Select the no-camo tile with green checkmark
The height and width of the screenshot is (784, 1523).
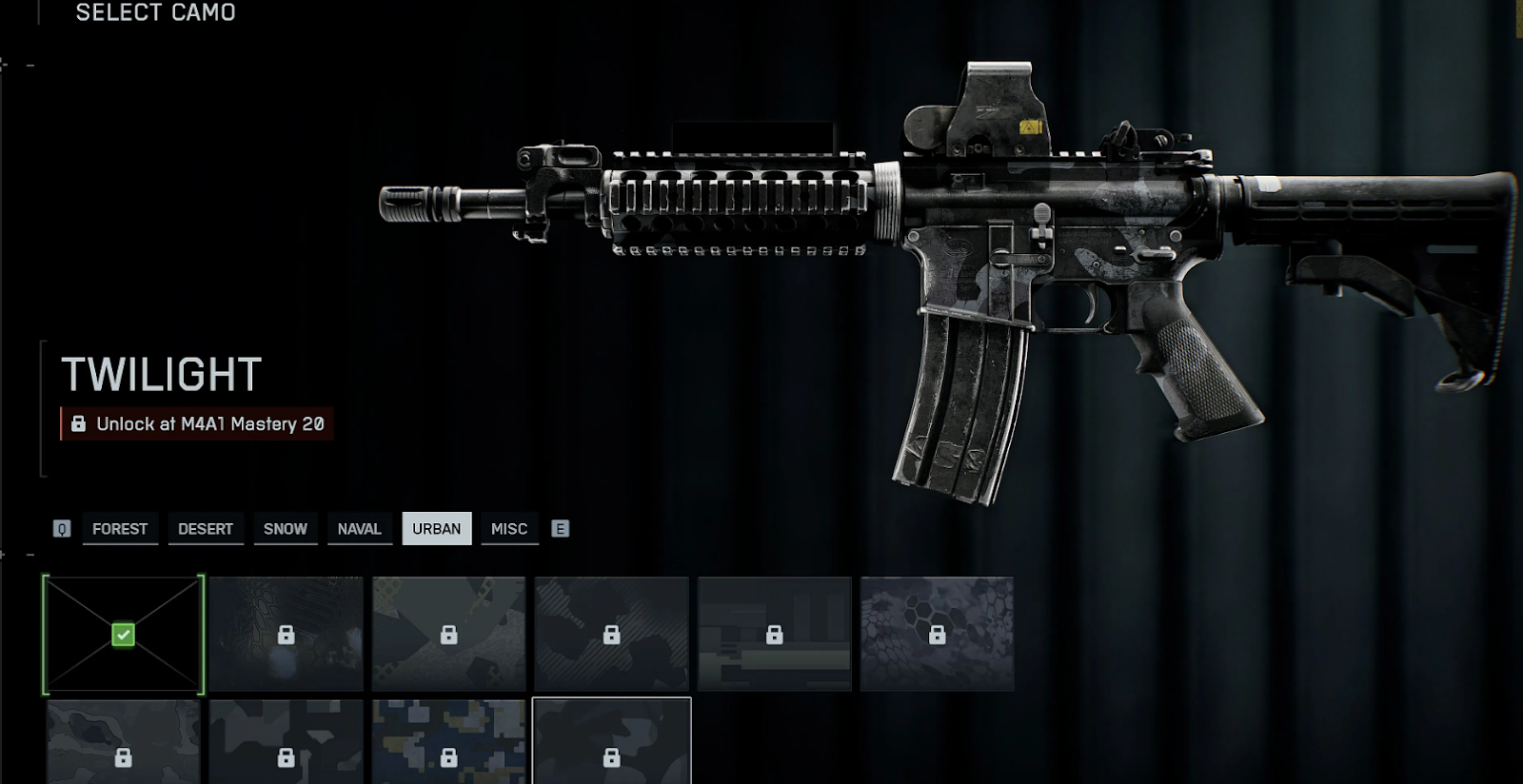[123, 635]
